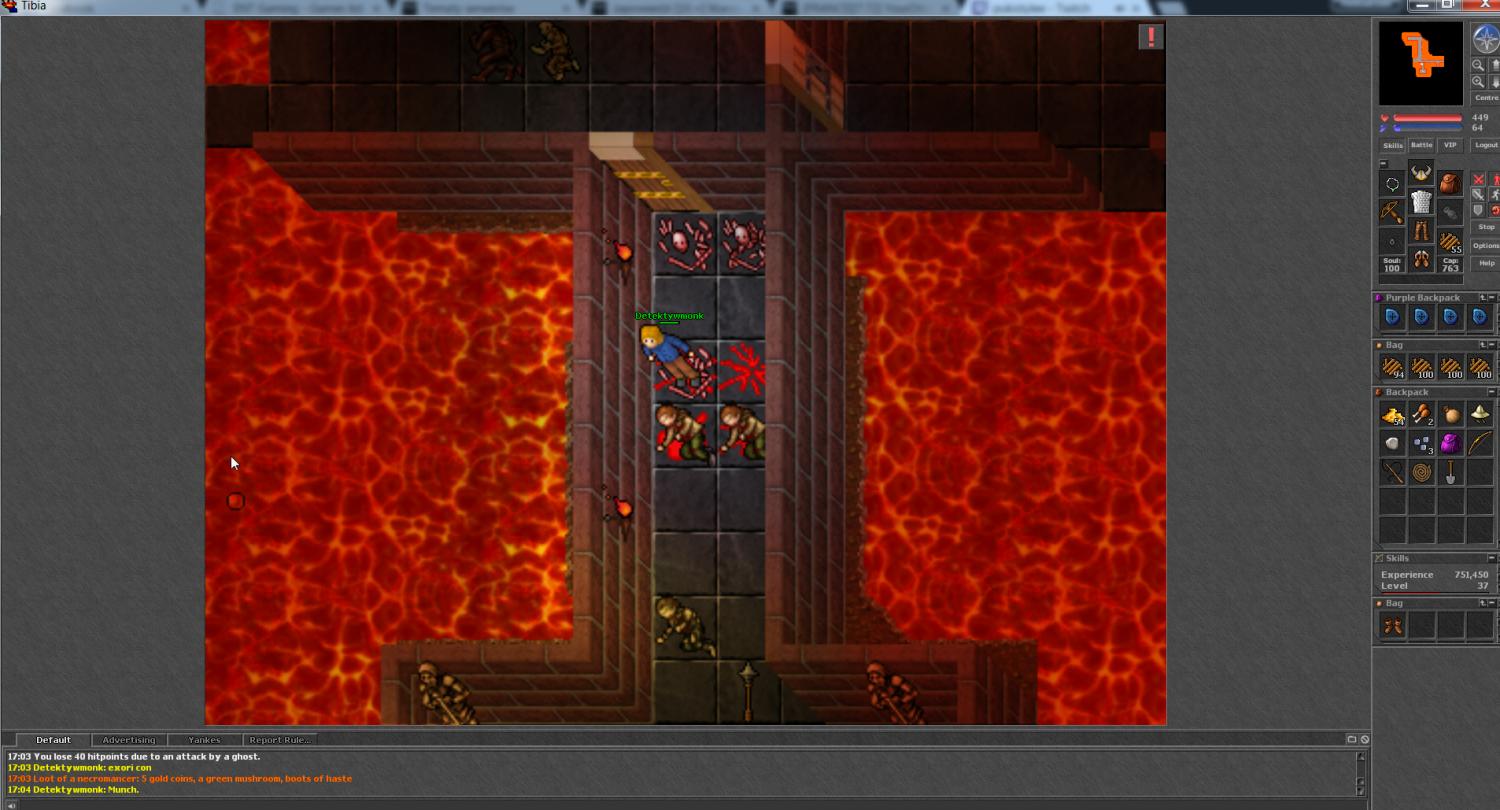Click the Stop button
The width and height of the screenshot is (1500, 810).
(1486, 227)
